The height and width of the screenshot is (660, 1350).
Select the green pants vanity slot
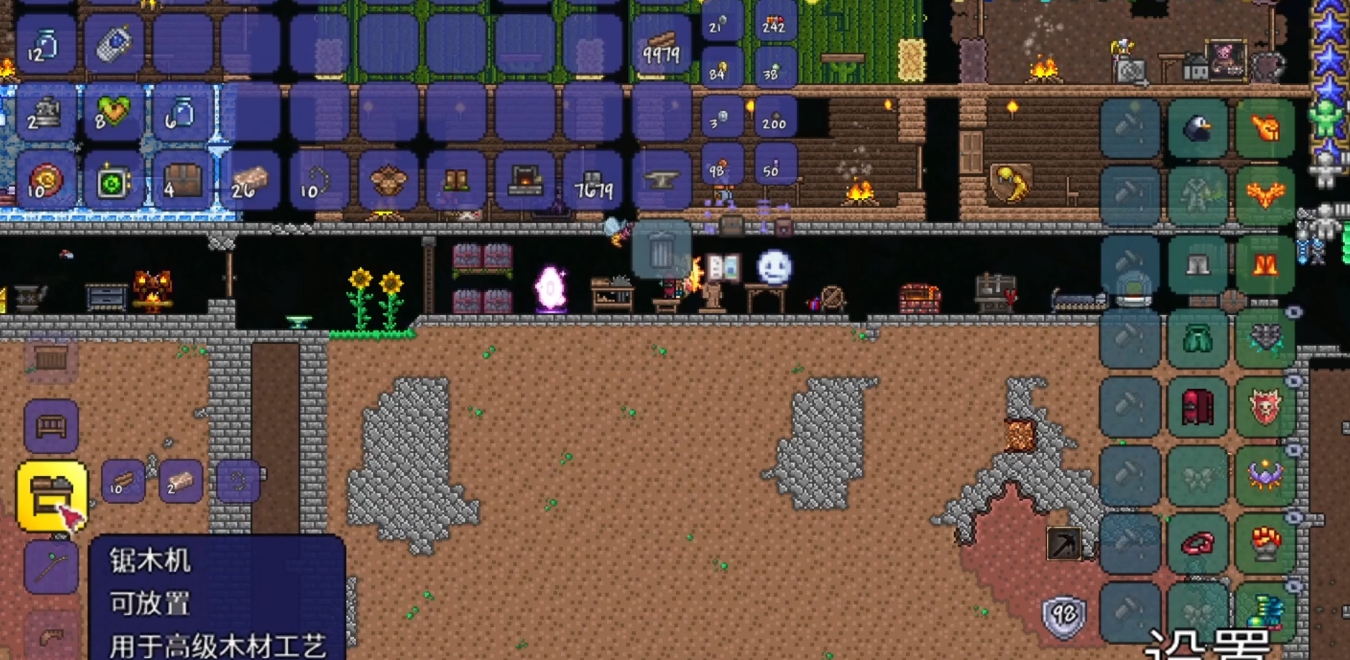click(x=1197, y=337)
